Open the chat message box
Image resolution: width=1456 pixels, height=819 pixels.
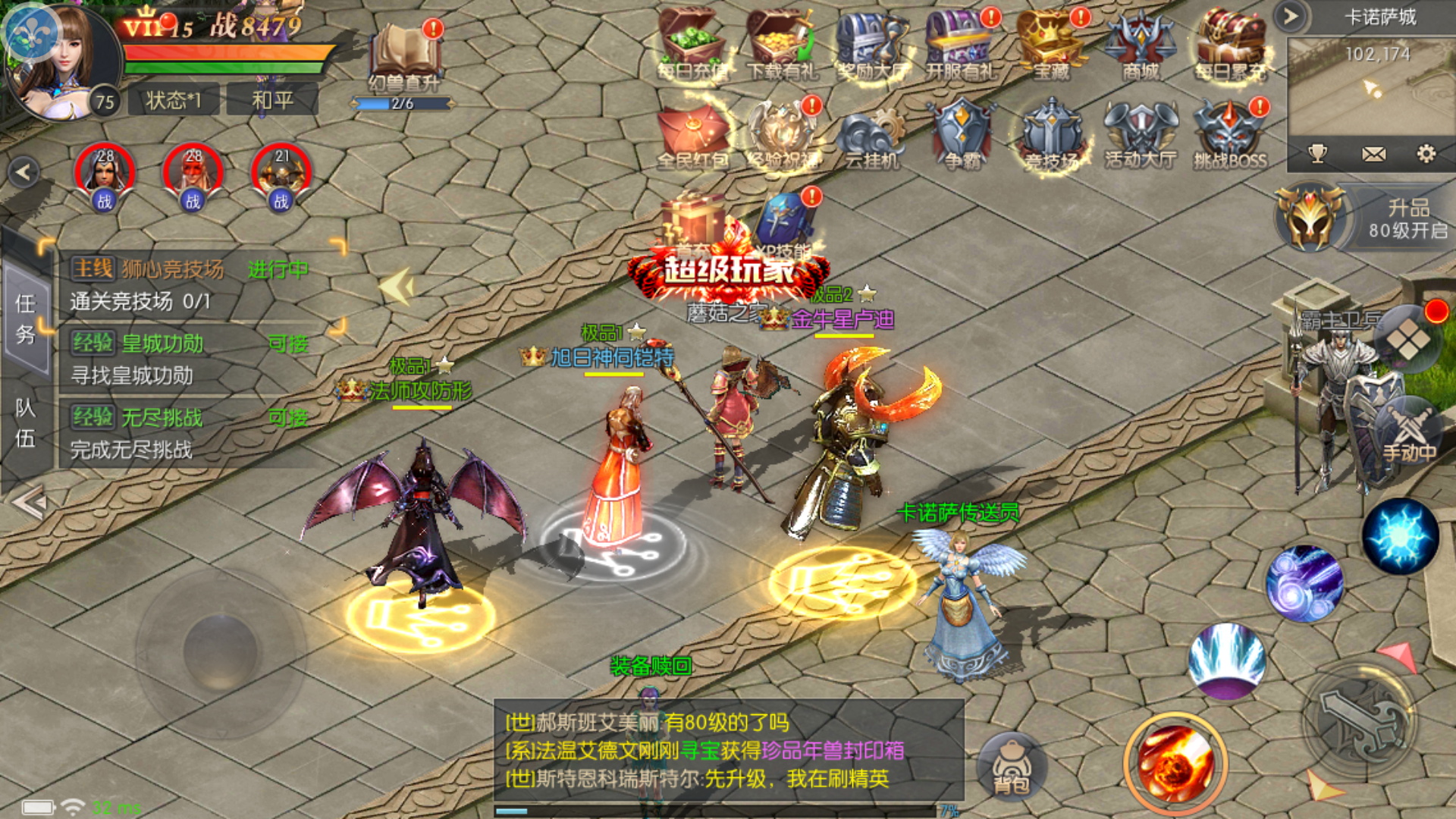click(x=728, y=751)
